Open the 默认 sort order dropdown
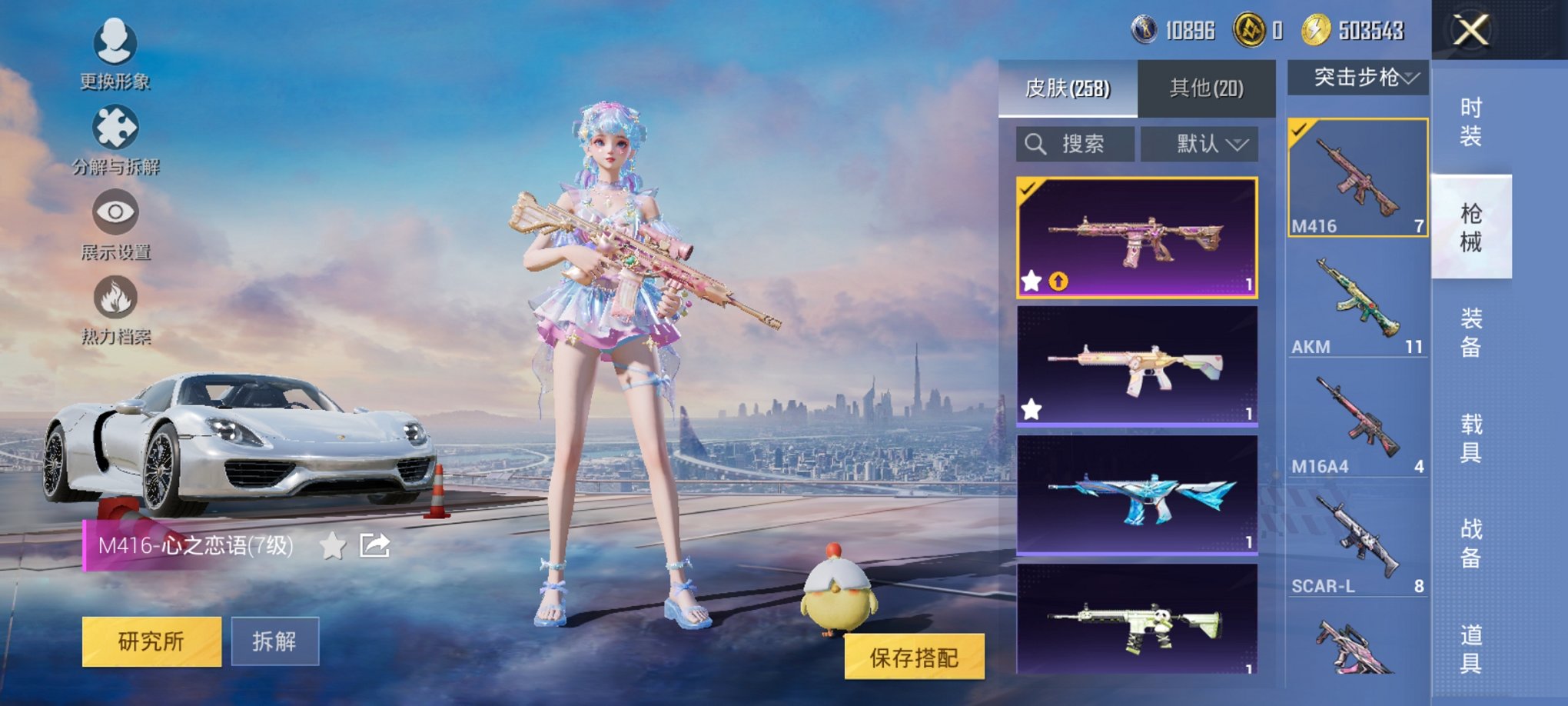The height and width of the screenshot is (706, 1568). [1199, 145]
